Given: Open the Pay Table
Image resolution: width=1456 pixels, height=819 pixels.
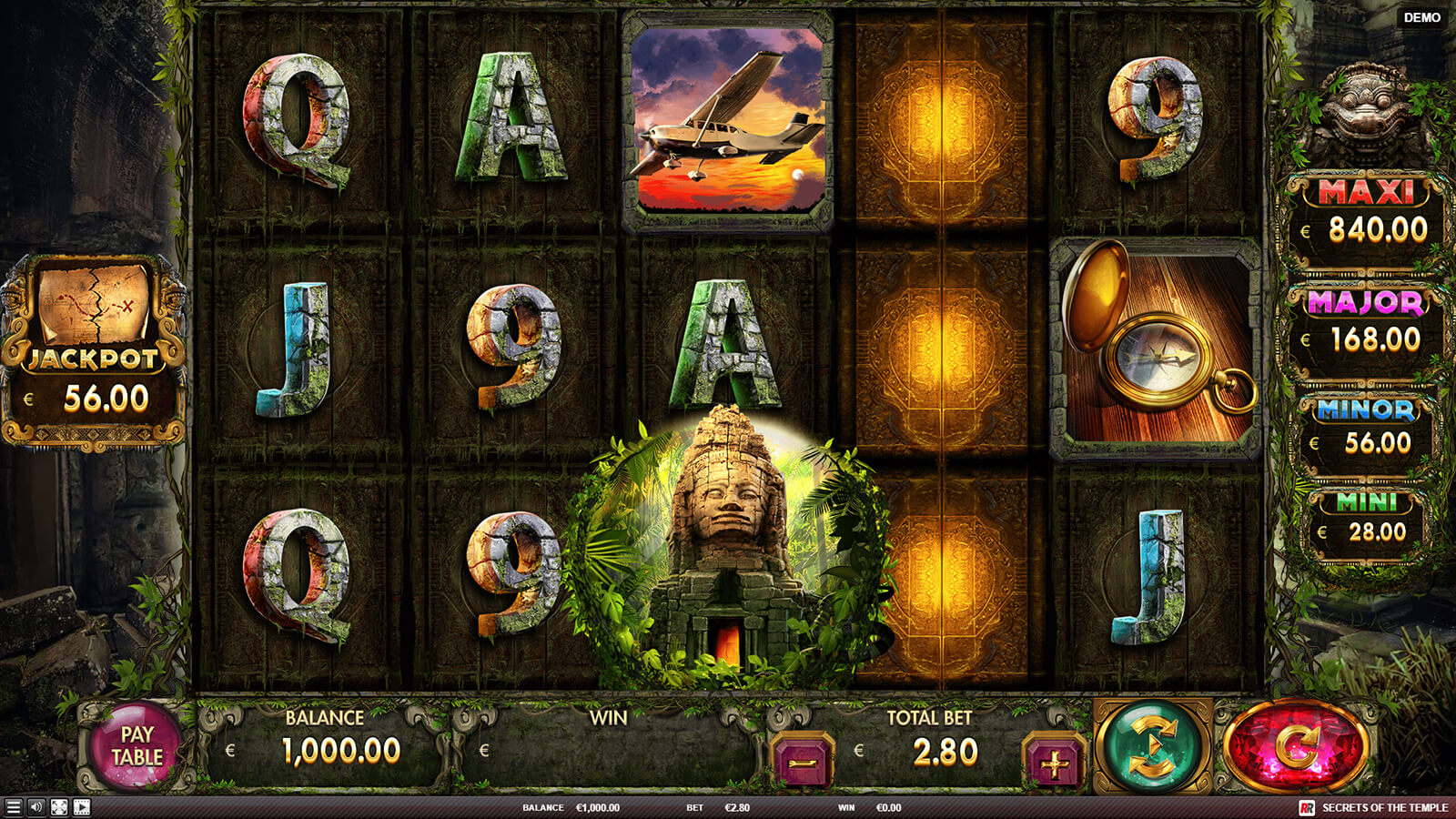Looking at the screenshot, I should pos(137,746).
